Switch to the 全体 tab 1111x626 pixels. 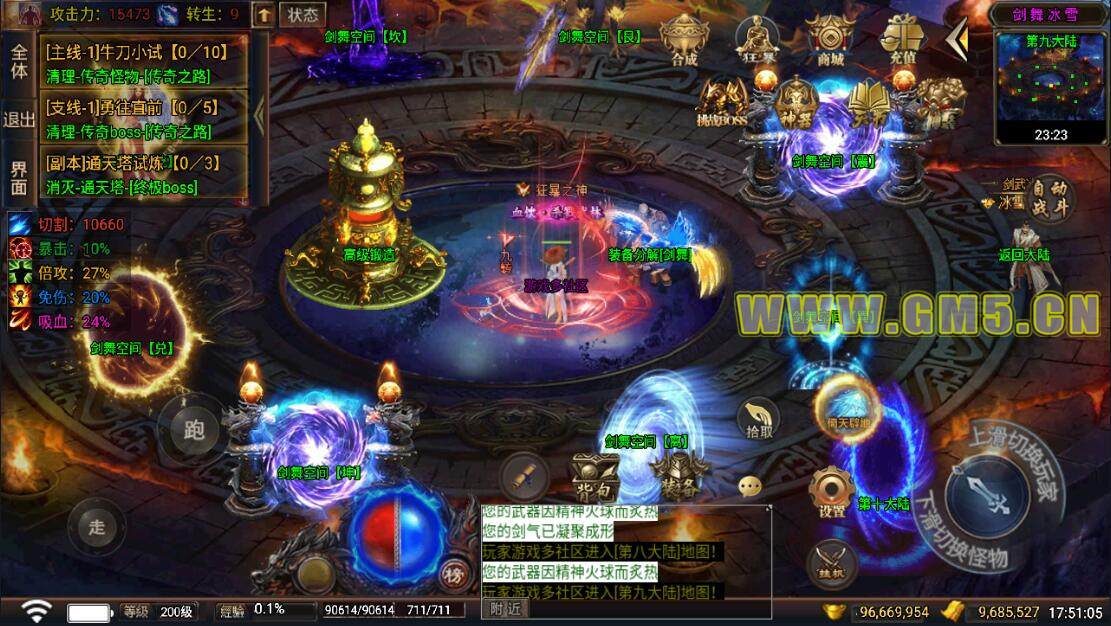click(19, 60)
